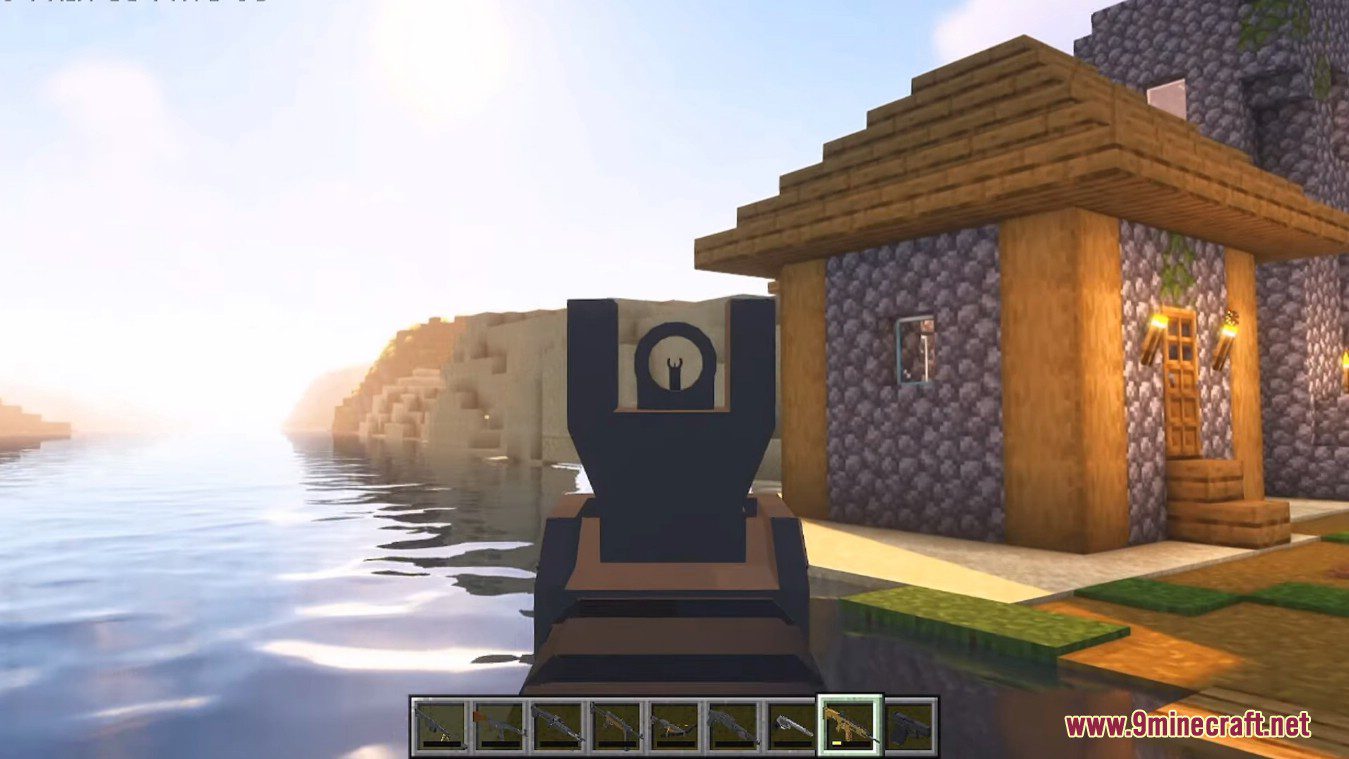Viewport: 1349px width, 759px height.
Task: Select the assault rifle in hotbar slot one
Action: (x=439, y=723)
